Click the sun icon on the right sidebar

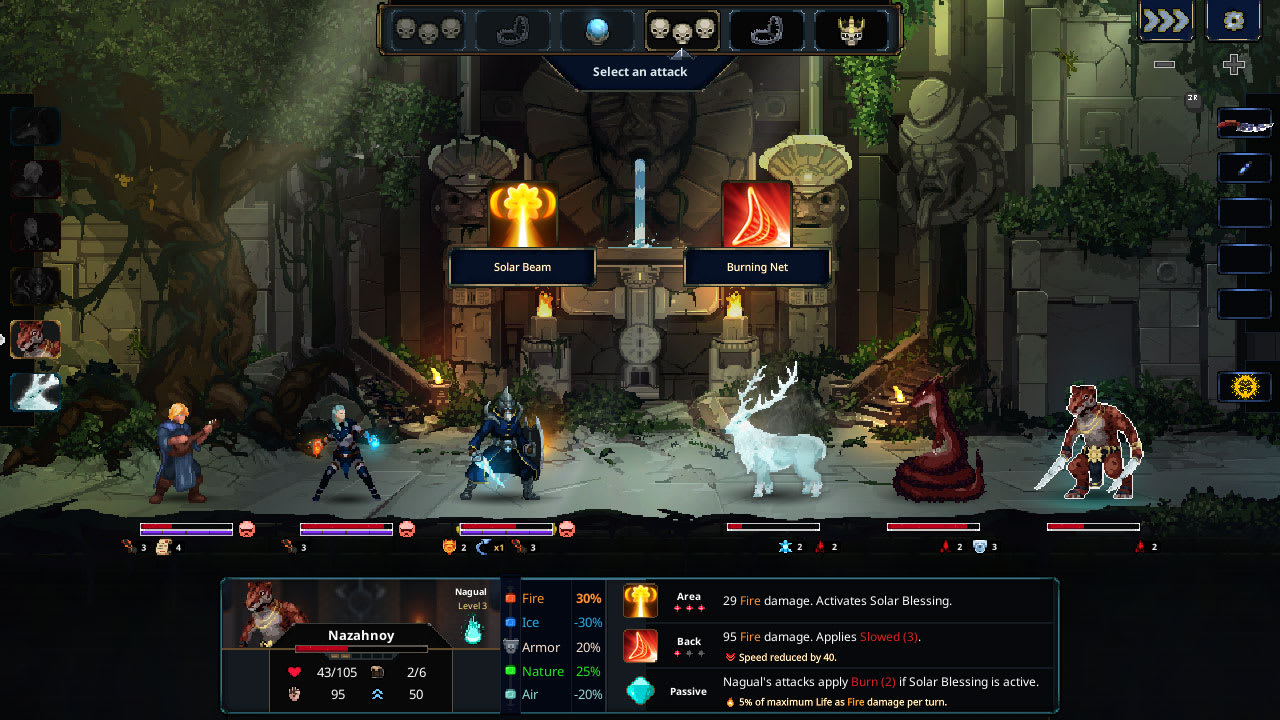pyautogui.click(x=1244, y=387)
